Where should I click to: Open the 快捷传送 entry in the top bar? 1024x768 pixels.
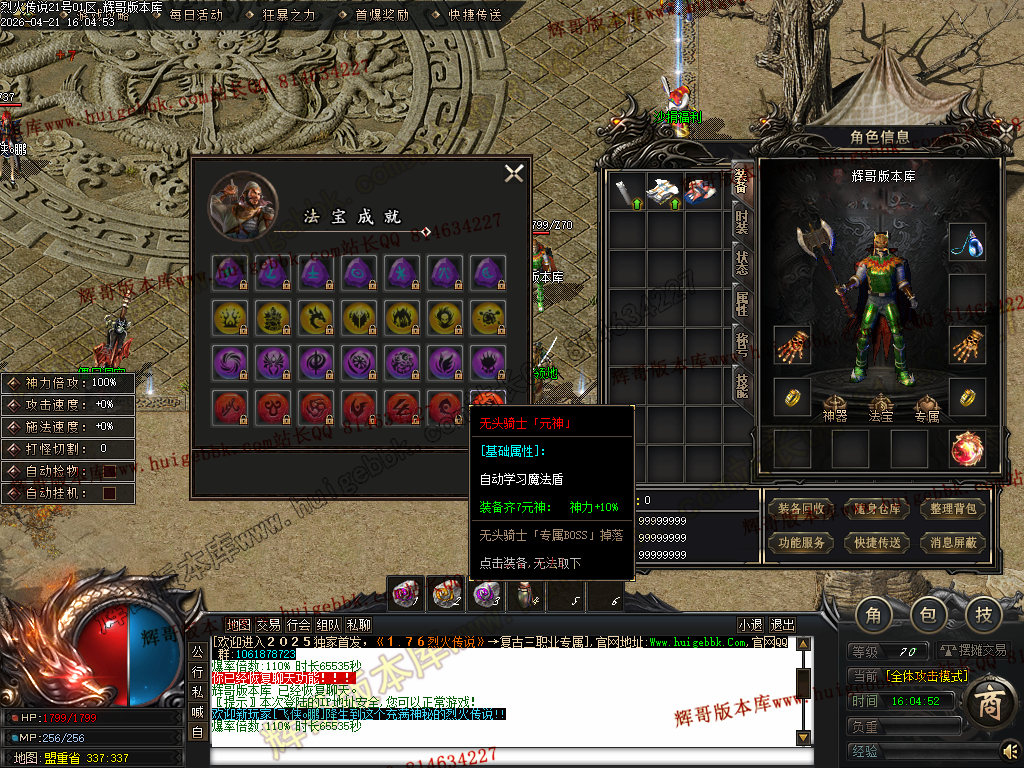[x=474, y=15]
